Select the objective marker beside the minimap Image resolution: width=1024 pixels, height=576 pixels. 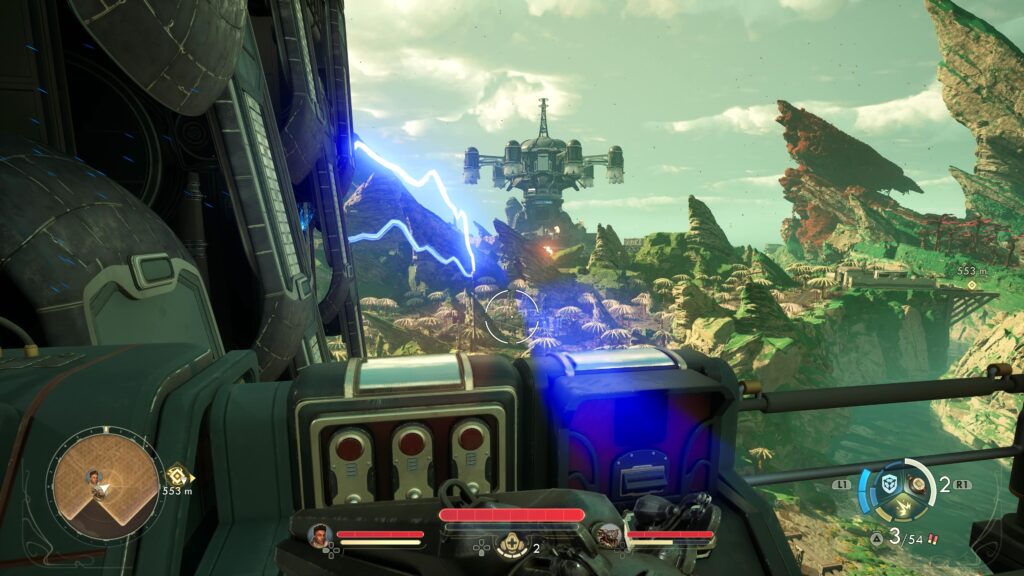(x=176, y=476)
